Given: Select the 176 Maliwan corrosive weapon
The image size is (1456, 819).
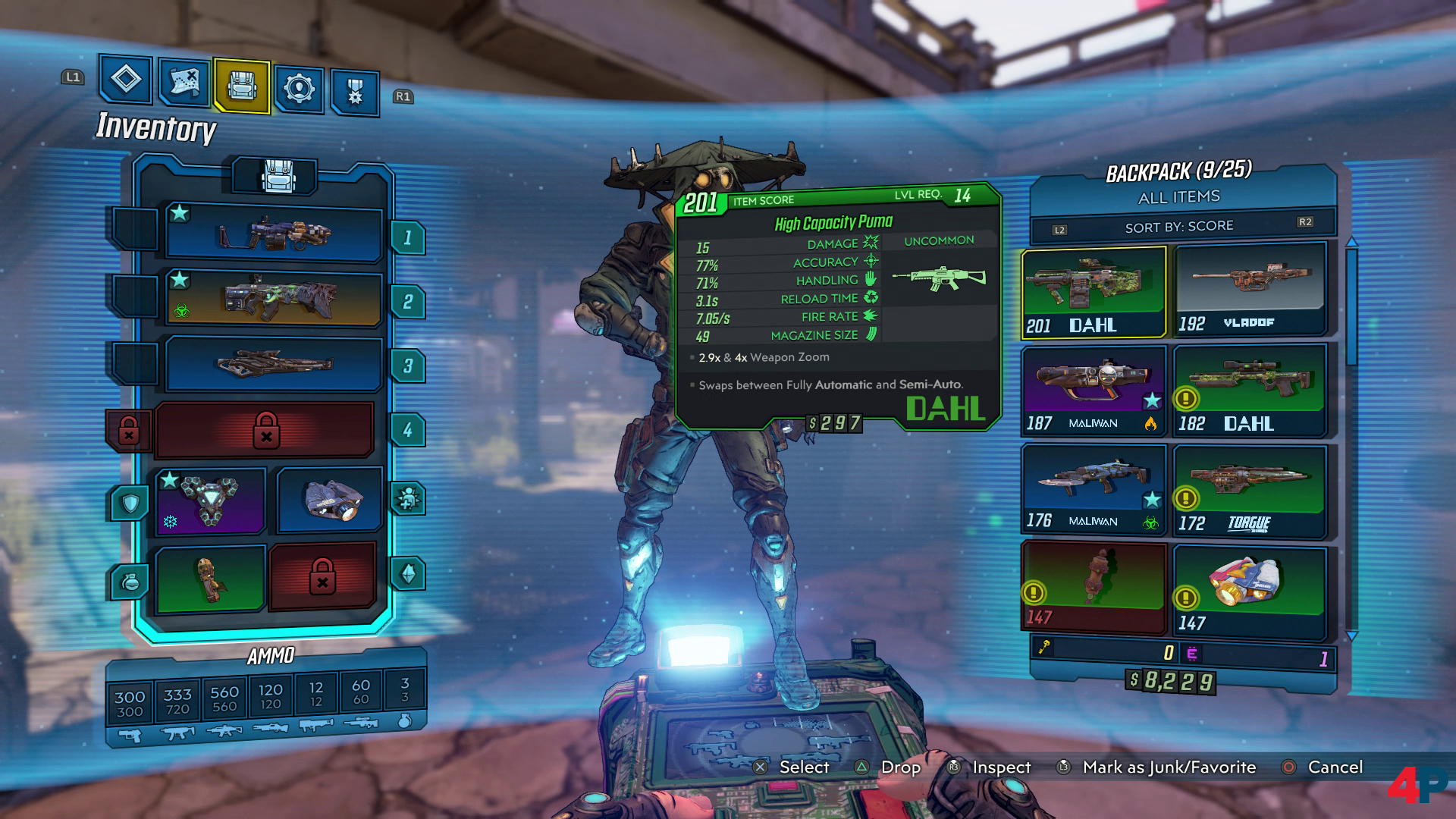Looking at the screenshot, I should point(1093,489).
